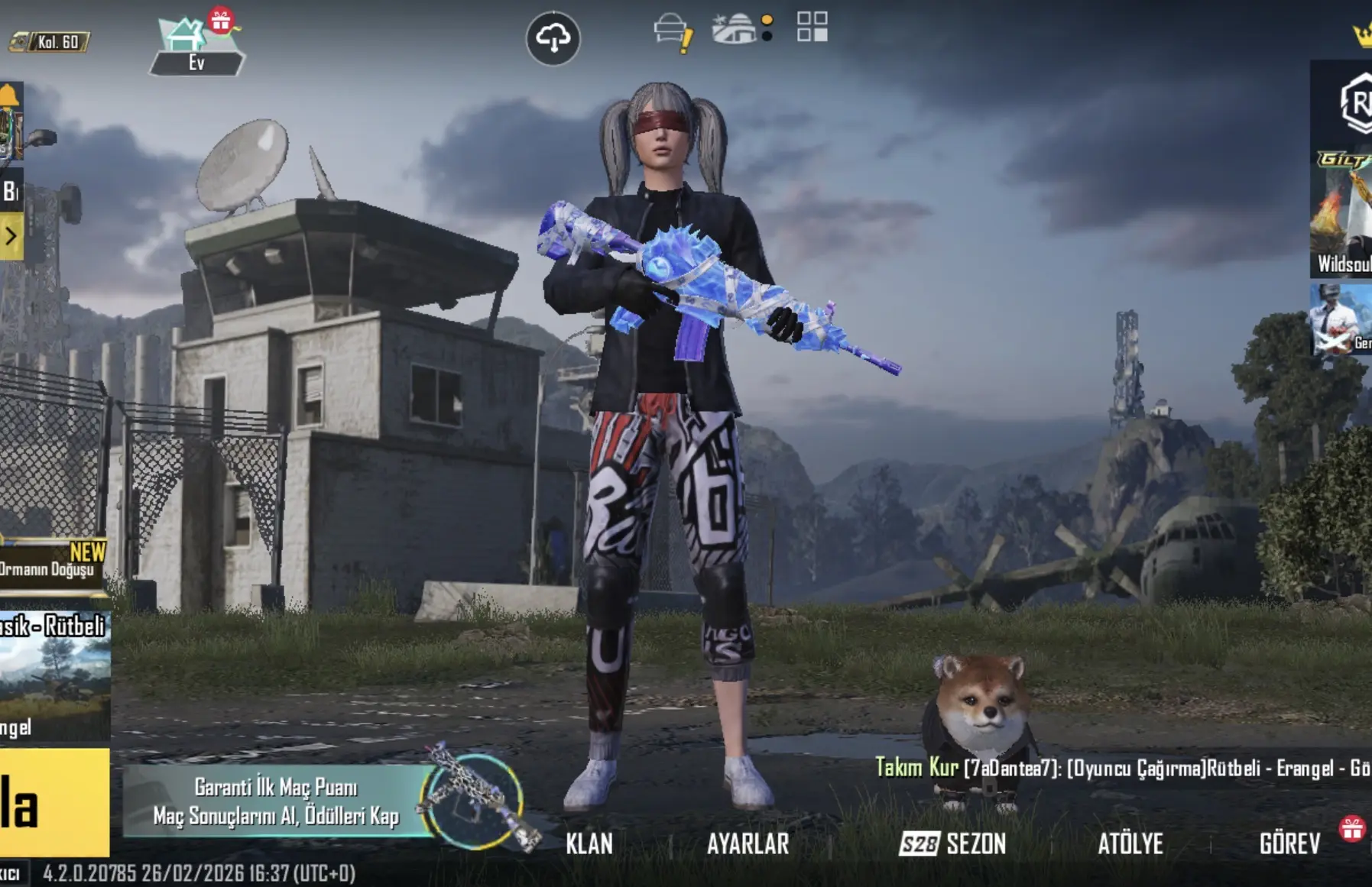Open the Wildsoul event thumbnail
The image size is (1372, 887).
1342,215
